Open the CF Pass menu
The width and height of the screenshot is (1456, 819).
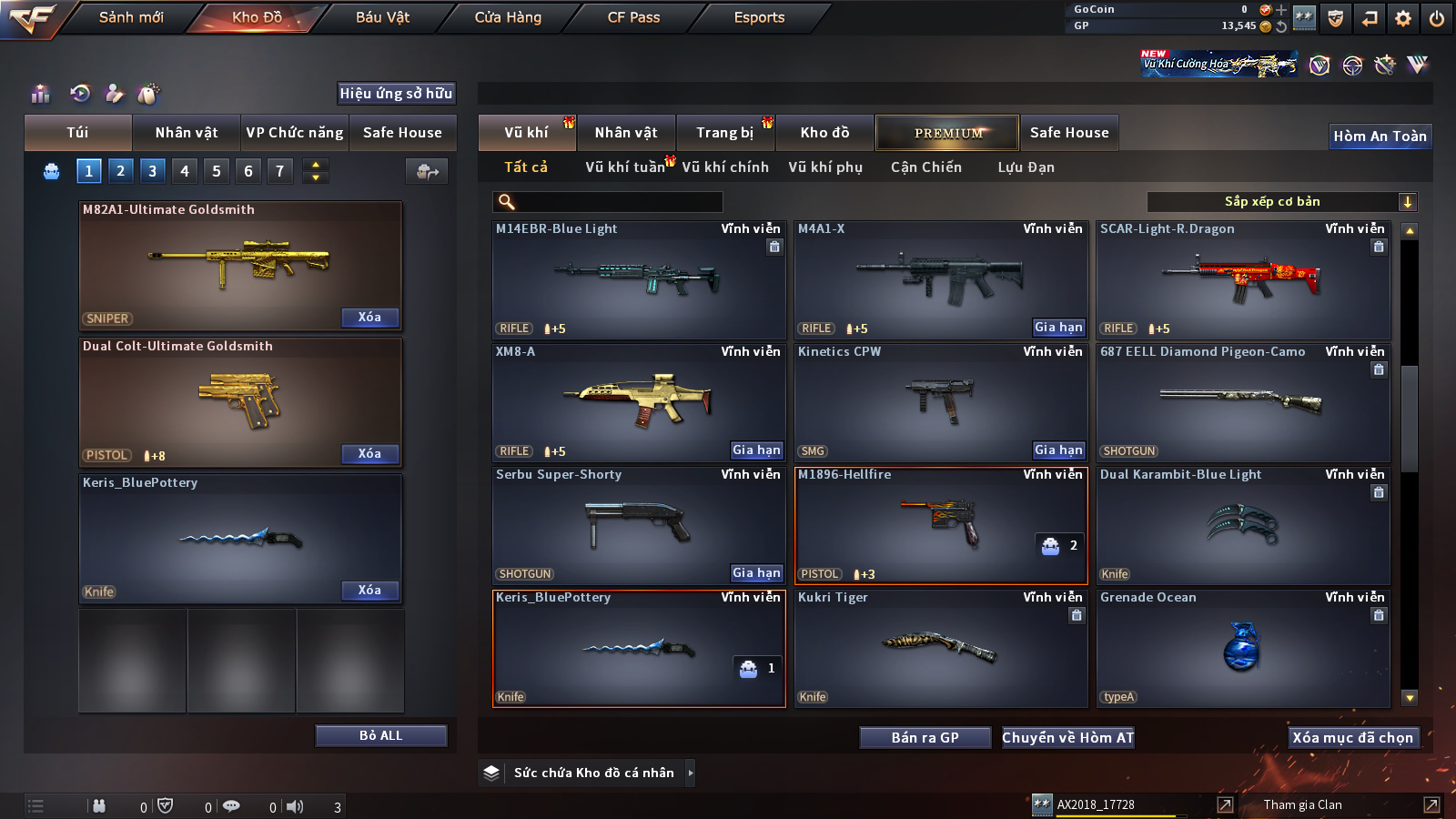pyautogui.click(x=633, y=17)
